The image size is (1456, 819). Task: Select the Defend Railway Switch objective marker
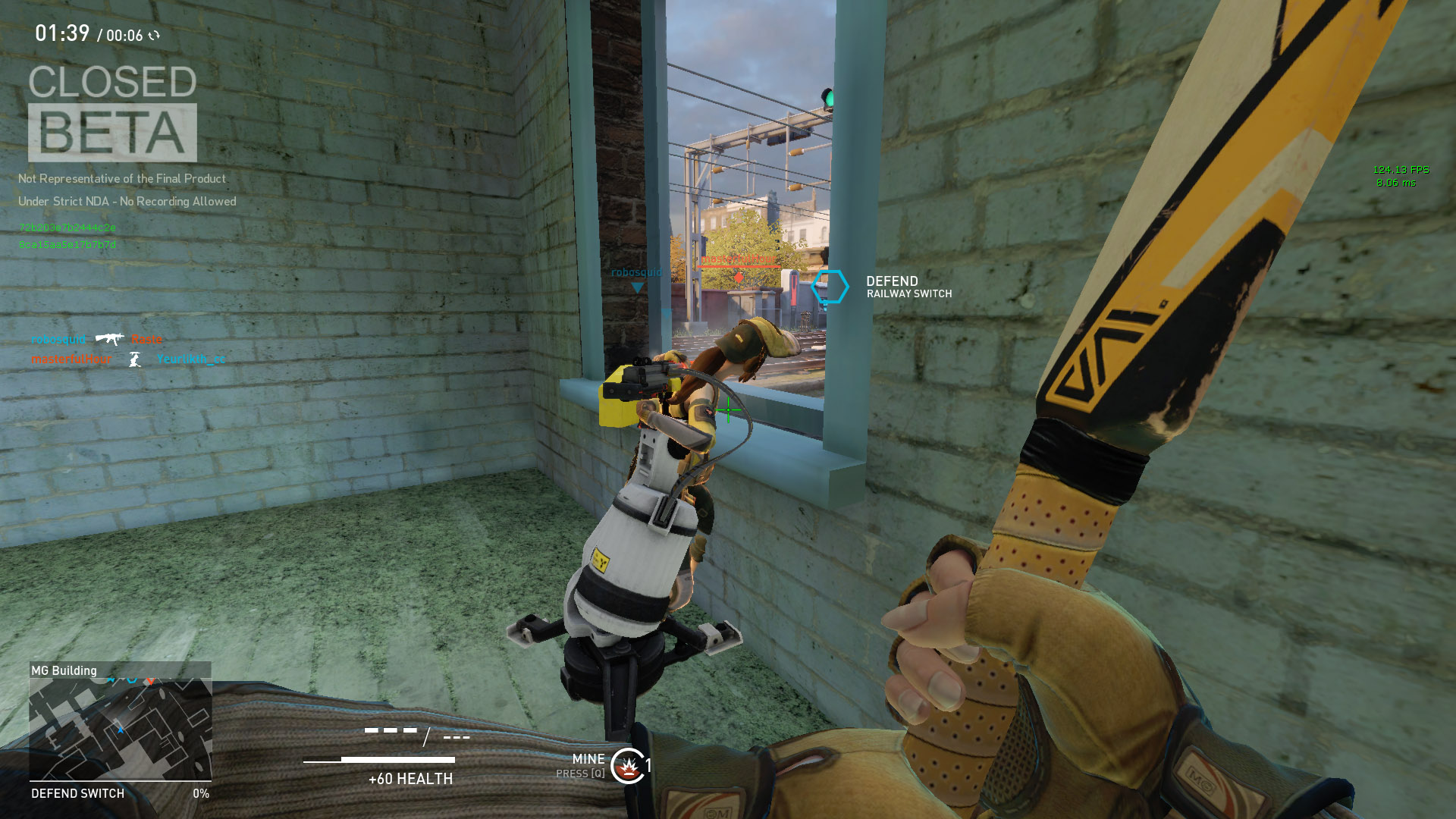(830, 287)
